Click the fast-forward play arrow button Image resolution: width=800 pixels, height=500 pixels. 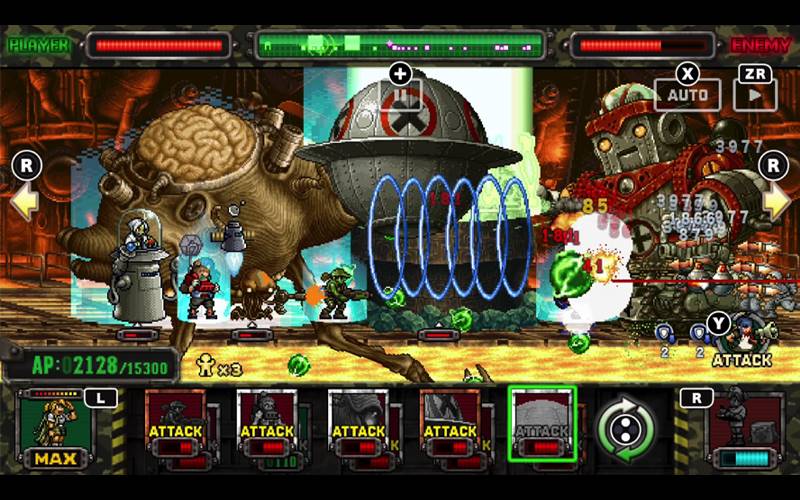pos(754,94)
